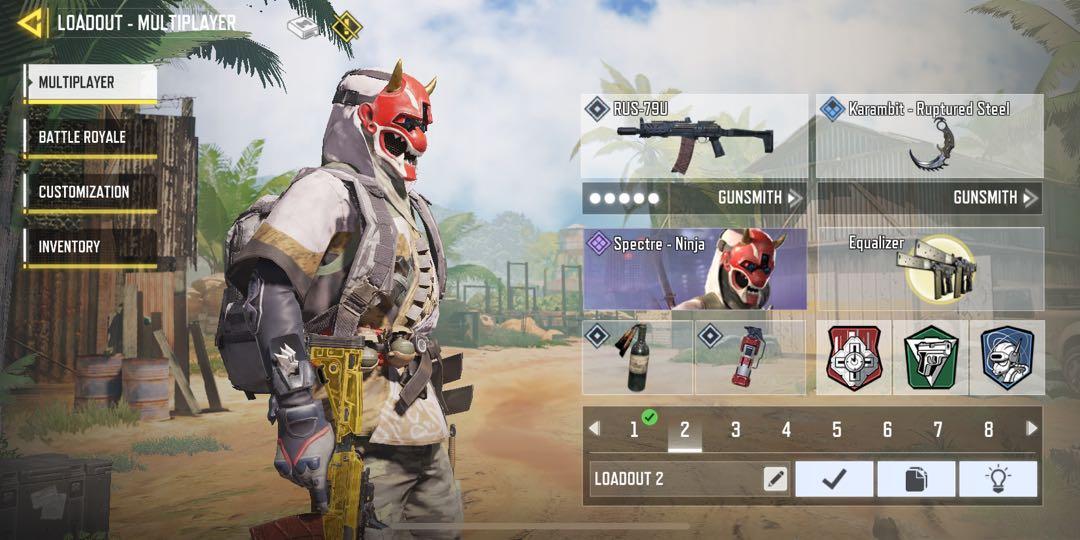This screenshot has height=540, width=1080.
Task: Switch to loadout number 5
Action: (x=836, y=430)
